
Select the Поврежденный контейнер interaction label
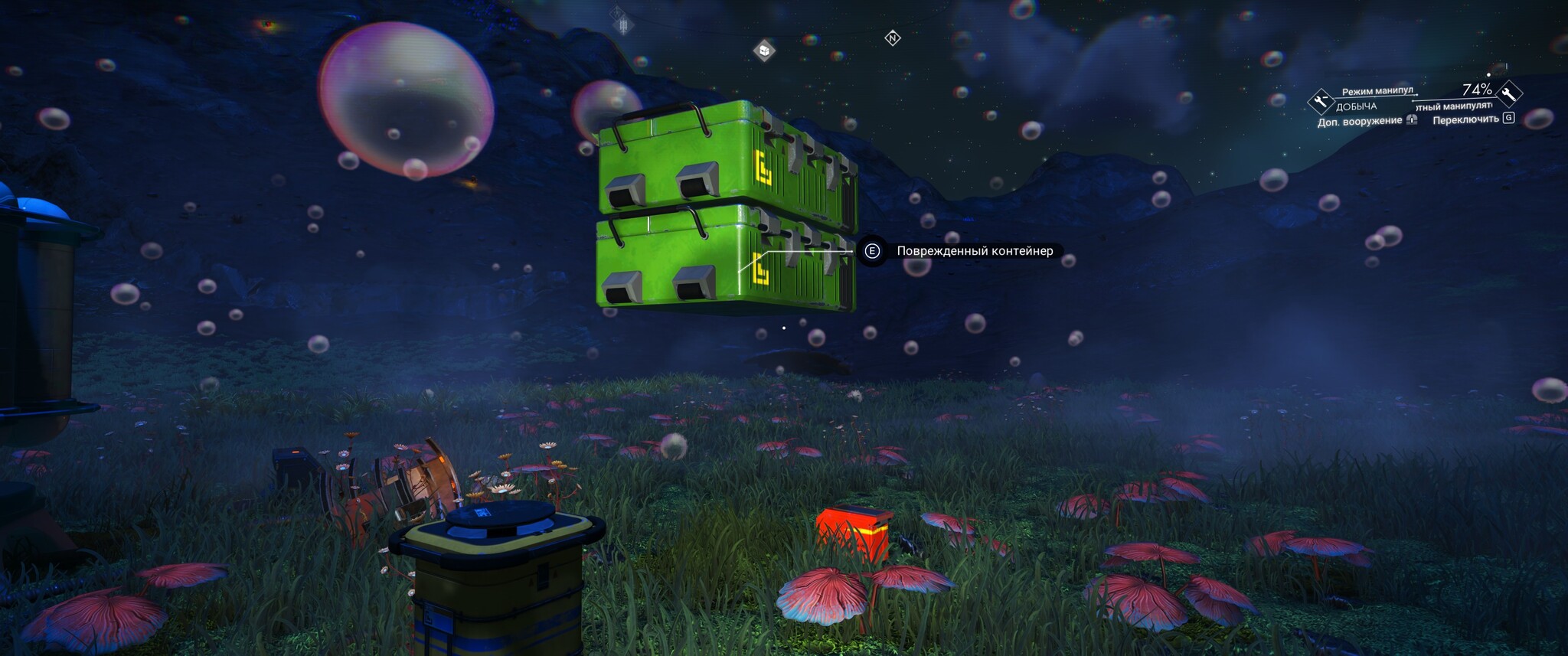click(x=974, y=251)
